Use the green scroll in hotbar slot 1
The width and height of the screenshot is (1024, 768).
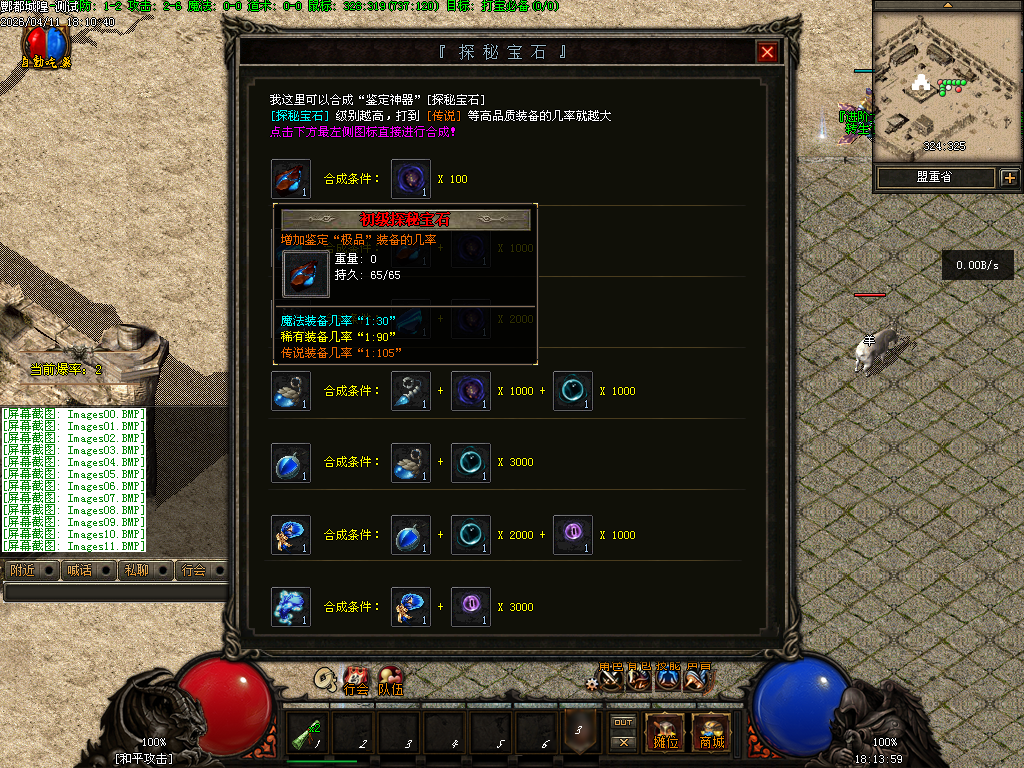(x=309, y=733)
